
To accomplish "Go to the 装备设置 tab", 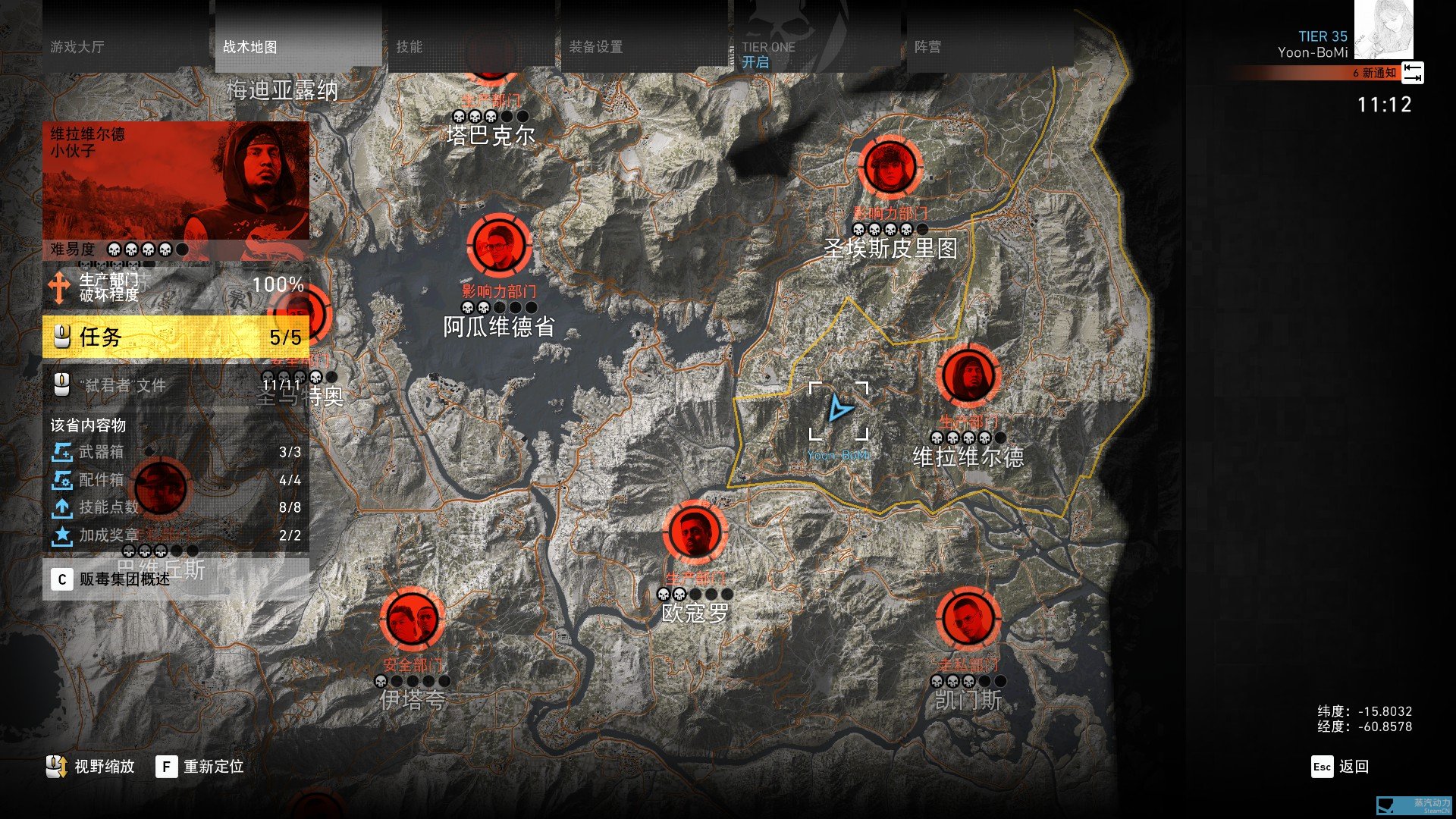I will click(644, 47).
